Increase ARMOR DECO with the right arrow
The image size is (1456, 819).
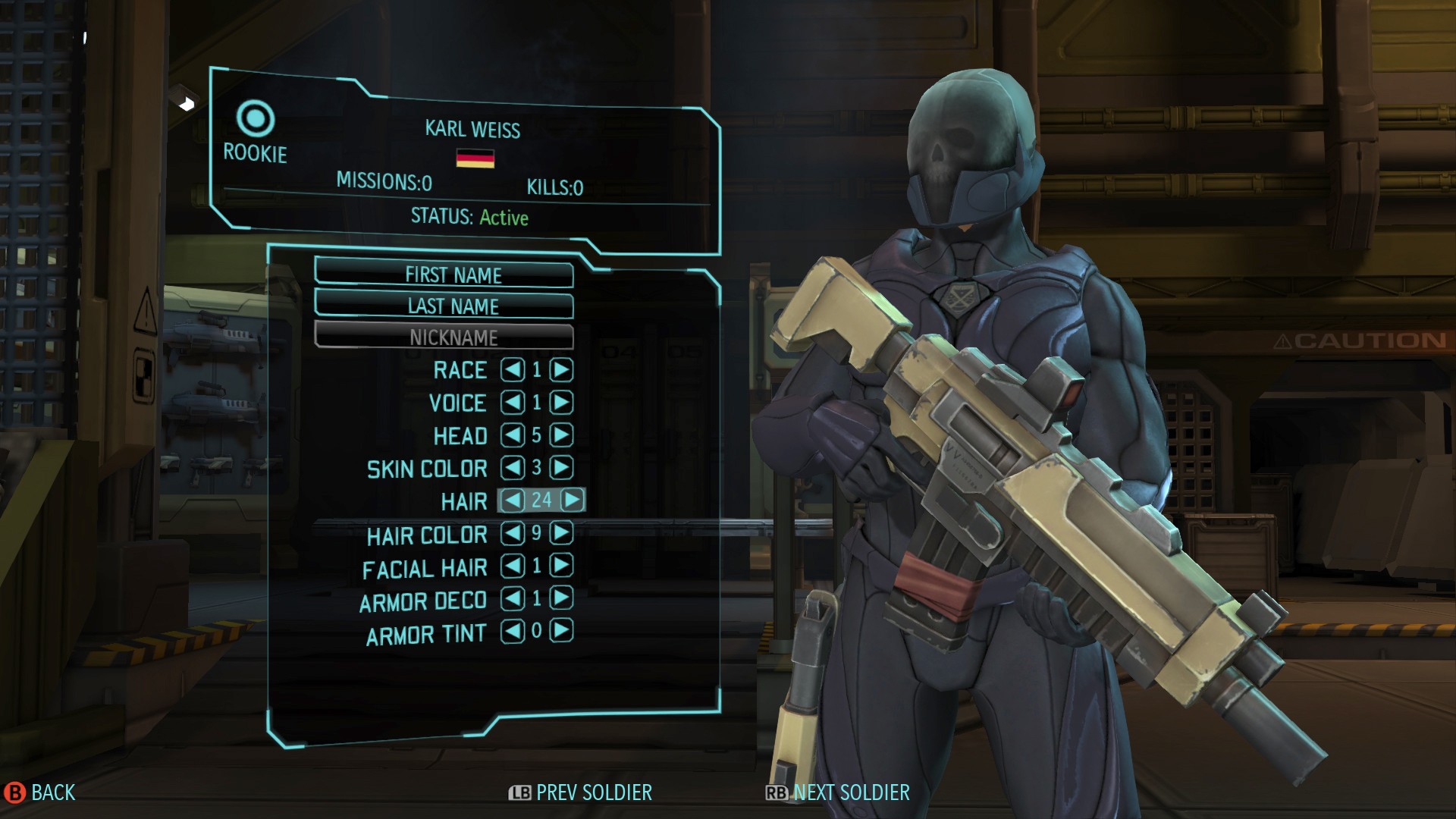[x=560, y=600]
